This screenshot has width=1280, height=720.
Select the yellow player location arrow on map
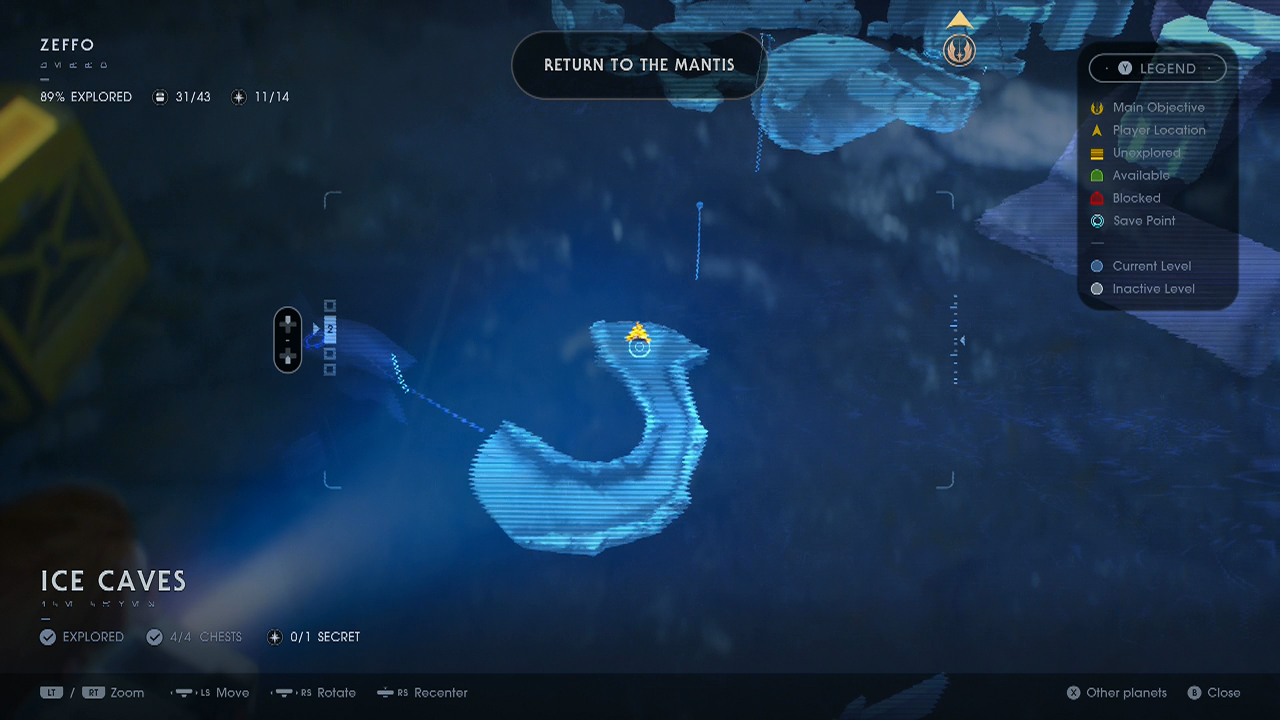638,330
